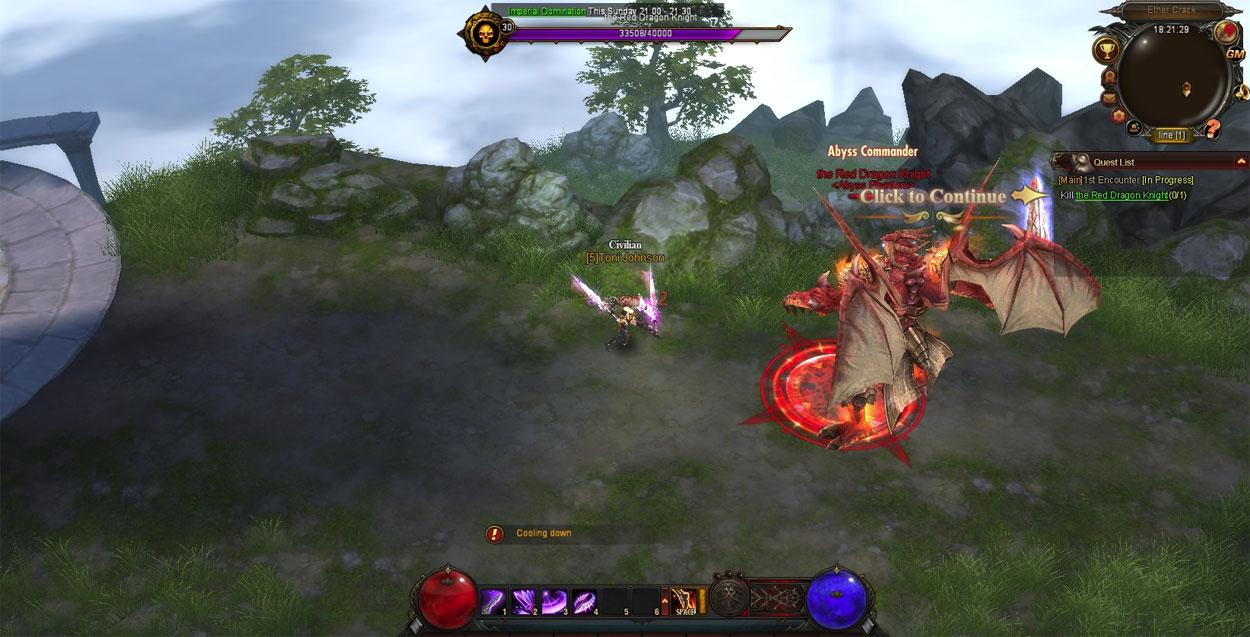The width and height of the screenshot is (1250, 637).
Task: Open the mail envelope icon
Action: click(1109, 98)
